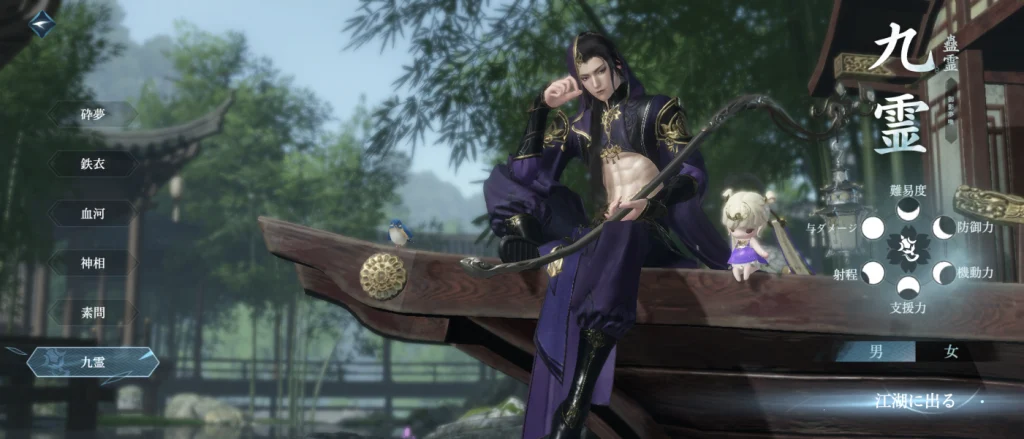Screen dimensions: 1024x439
Task: Choose the 鉄衣 class entry
Action: (93, 164)
